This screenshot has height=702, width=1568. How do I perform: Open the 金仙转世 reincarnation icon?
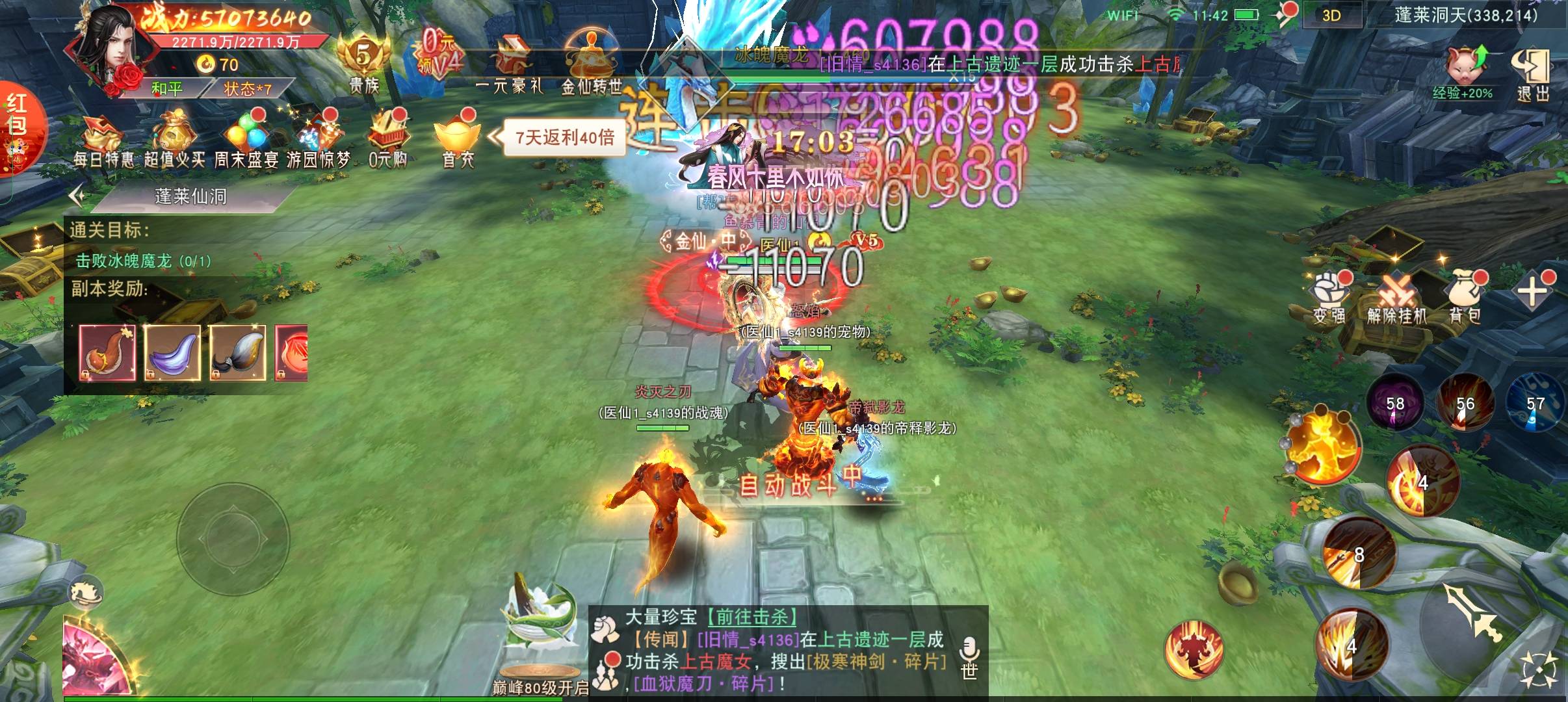pyautogui.click(x=591, y=65)
